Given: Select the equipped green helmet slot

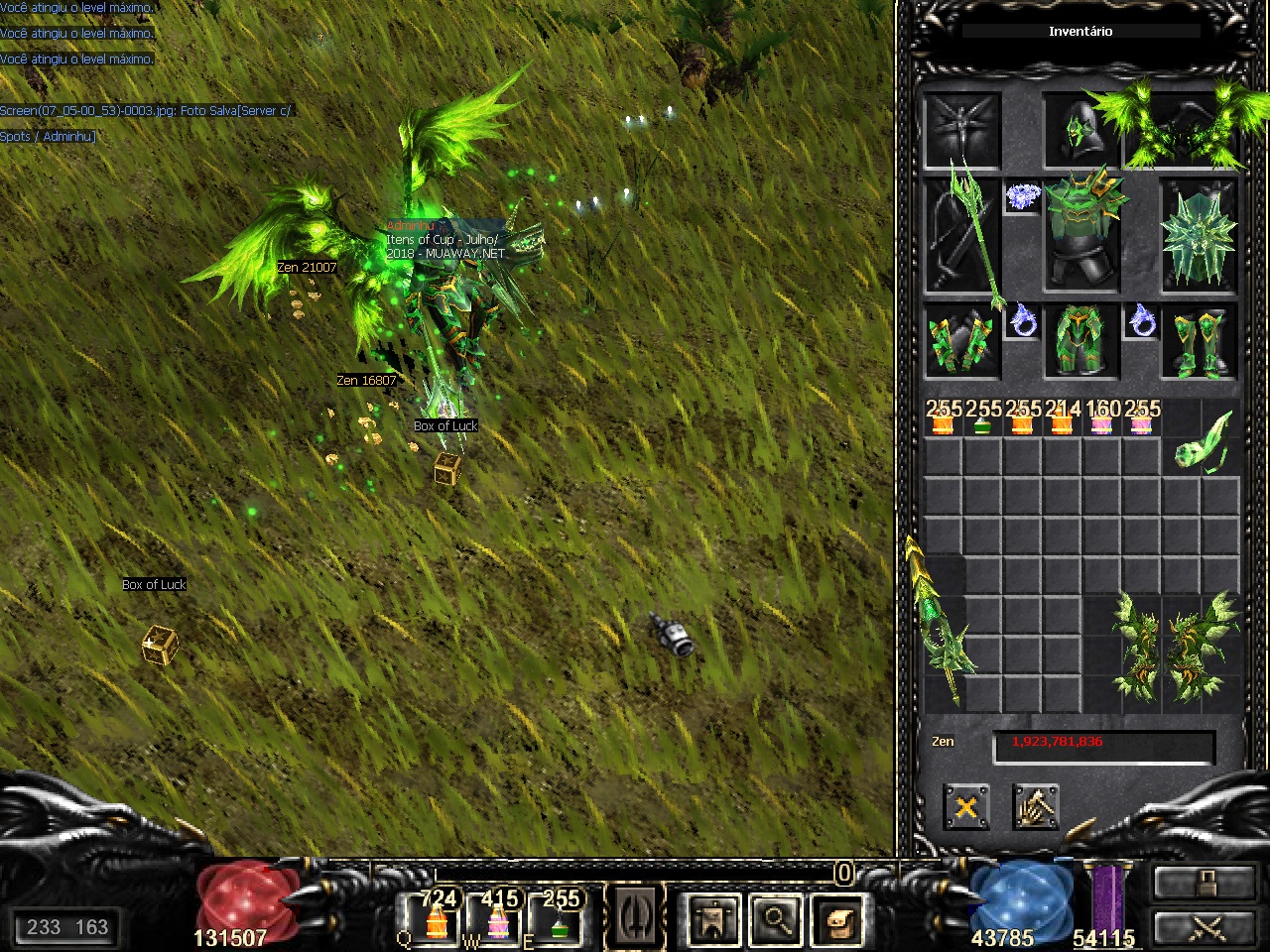Looking at the screenshot, I should point(1080,131).
